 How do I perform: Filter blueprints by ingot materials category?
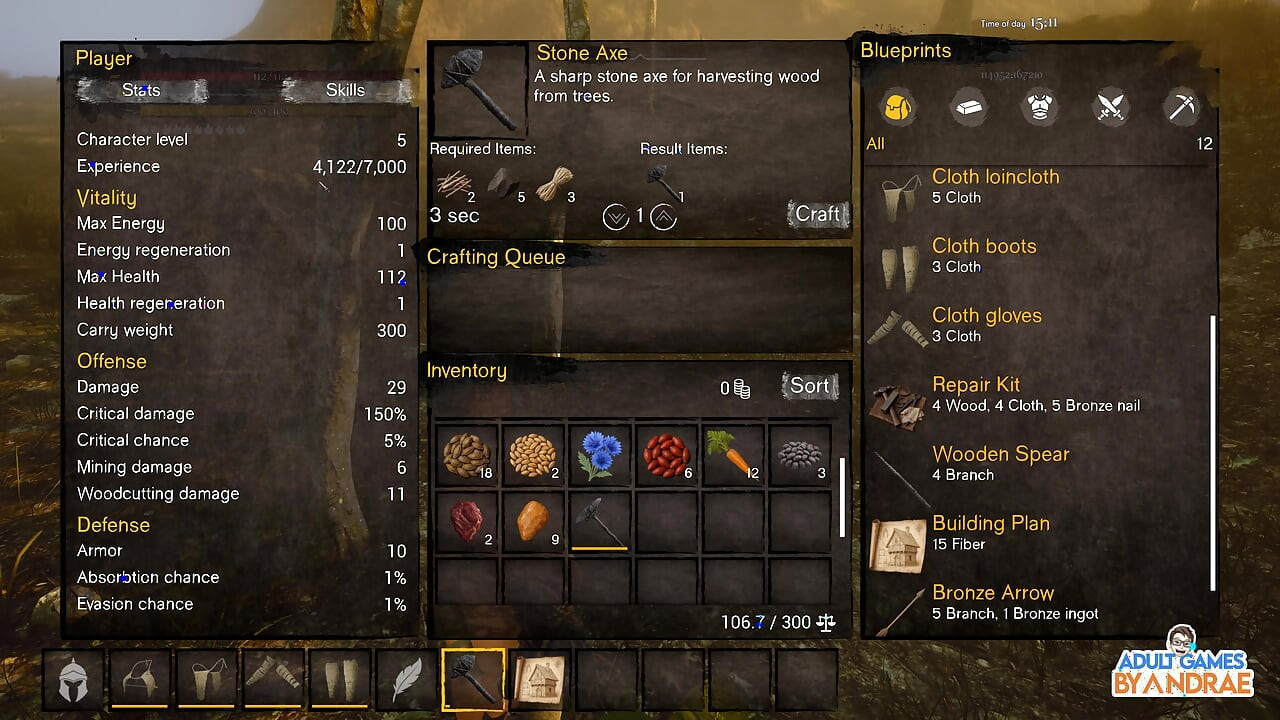(x=968, y=107)
